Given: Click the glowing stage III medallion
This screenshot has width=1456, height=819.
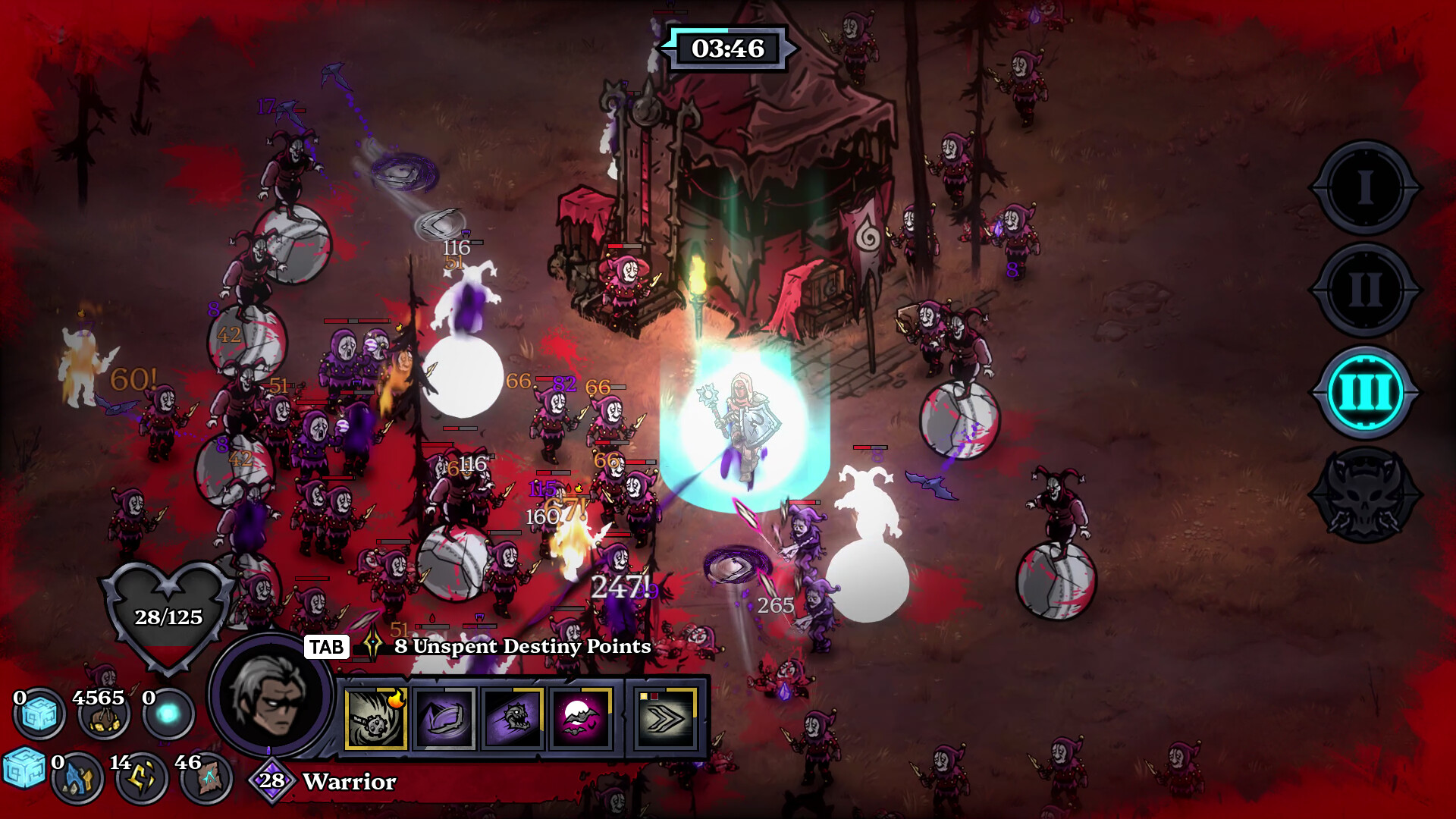Looking at the screenshot, I should [1365, 393].
